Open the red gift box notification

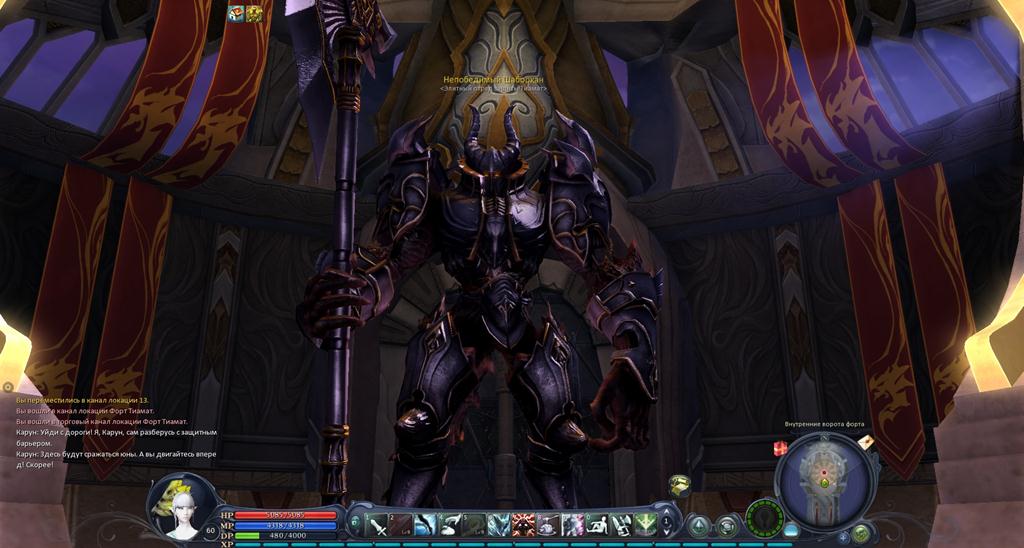[780, 450]
